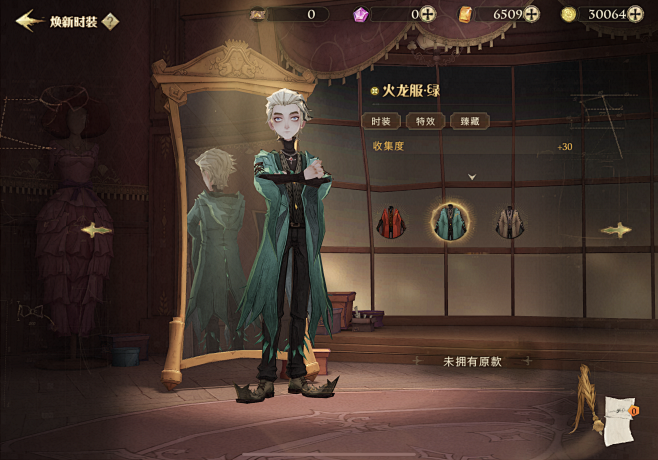Switch to the 时装 tab
Image resolution: width=658 pixels, height=460 pixels.
point(379,121)
